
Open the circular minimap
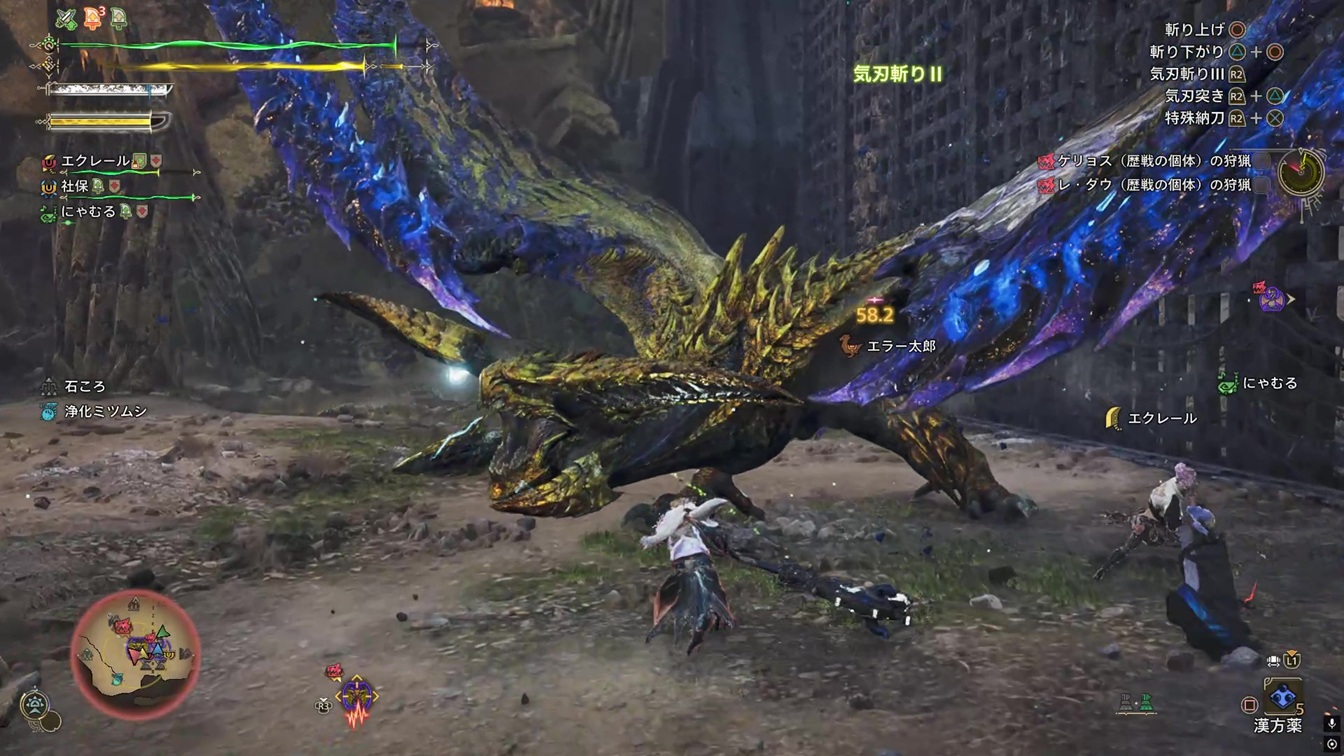tap(135, 654)
